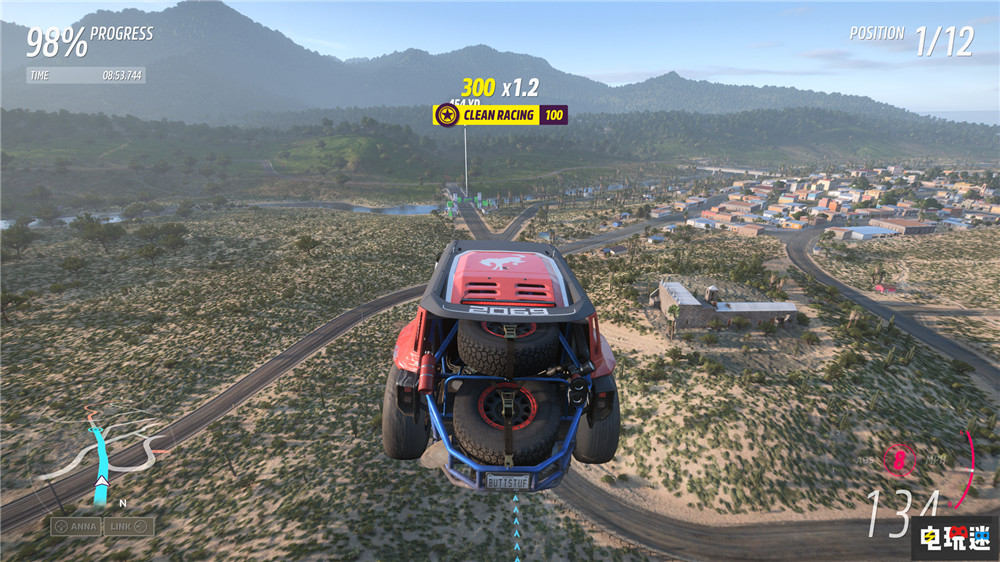
Task: Click the Clean Racing skill badge
Action: pyautogui.click(x=500, y=115)
